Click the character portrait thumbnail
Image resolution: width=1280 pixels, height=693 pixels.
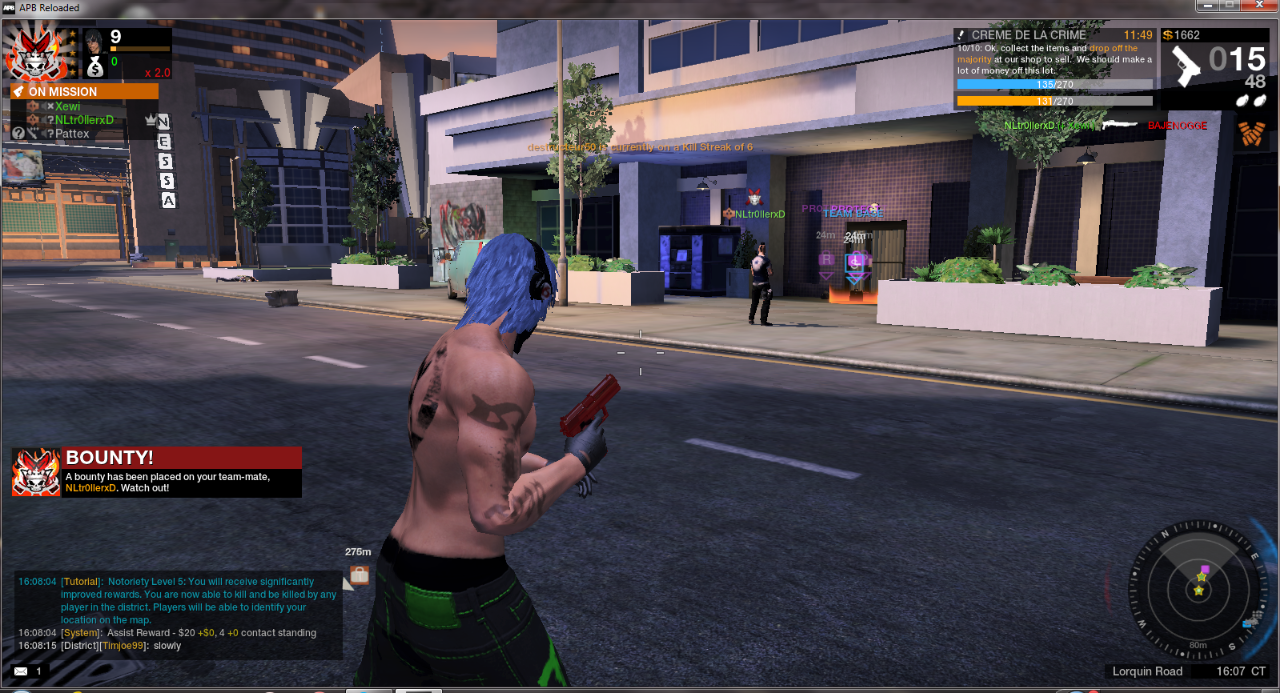(x=94, y=41)
